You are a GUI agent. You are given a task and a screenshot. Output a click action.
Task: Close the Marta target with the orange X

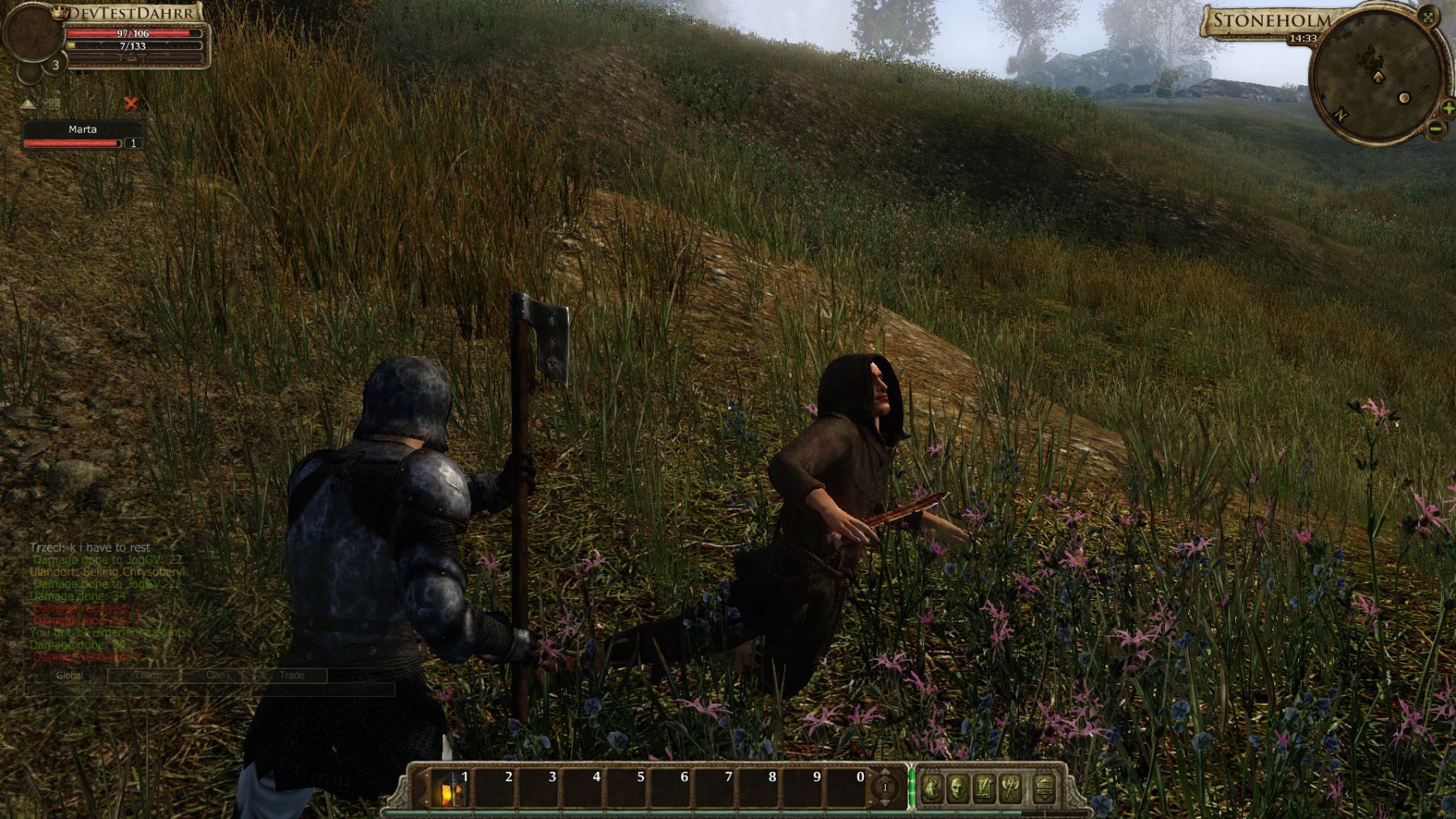(130, 103)
